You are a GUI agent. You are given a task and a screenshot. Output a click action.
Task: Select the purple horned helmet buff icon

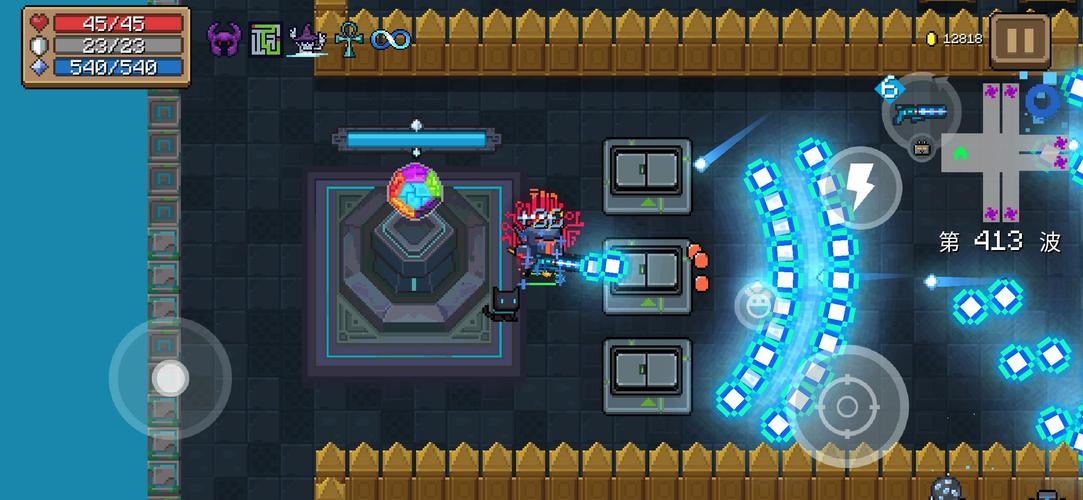(x=224, y=40)
